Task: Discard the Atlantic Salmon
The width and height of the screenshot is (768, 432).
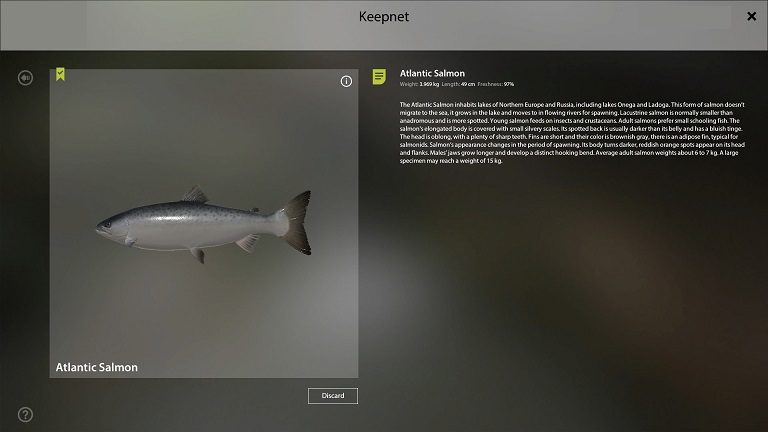Action: [x=332, y=396]
